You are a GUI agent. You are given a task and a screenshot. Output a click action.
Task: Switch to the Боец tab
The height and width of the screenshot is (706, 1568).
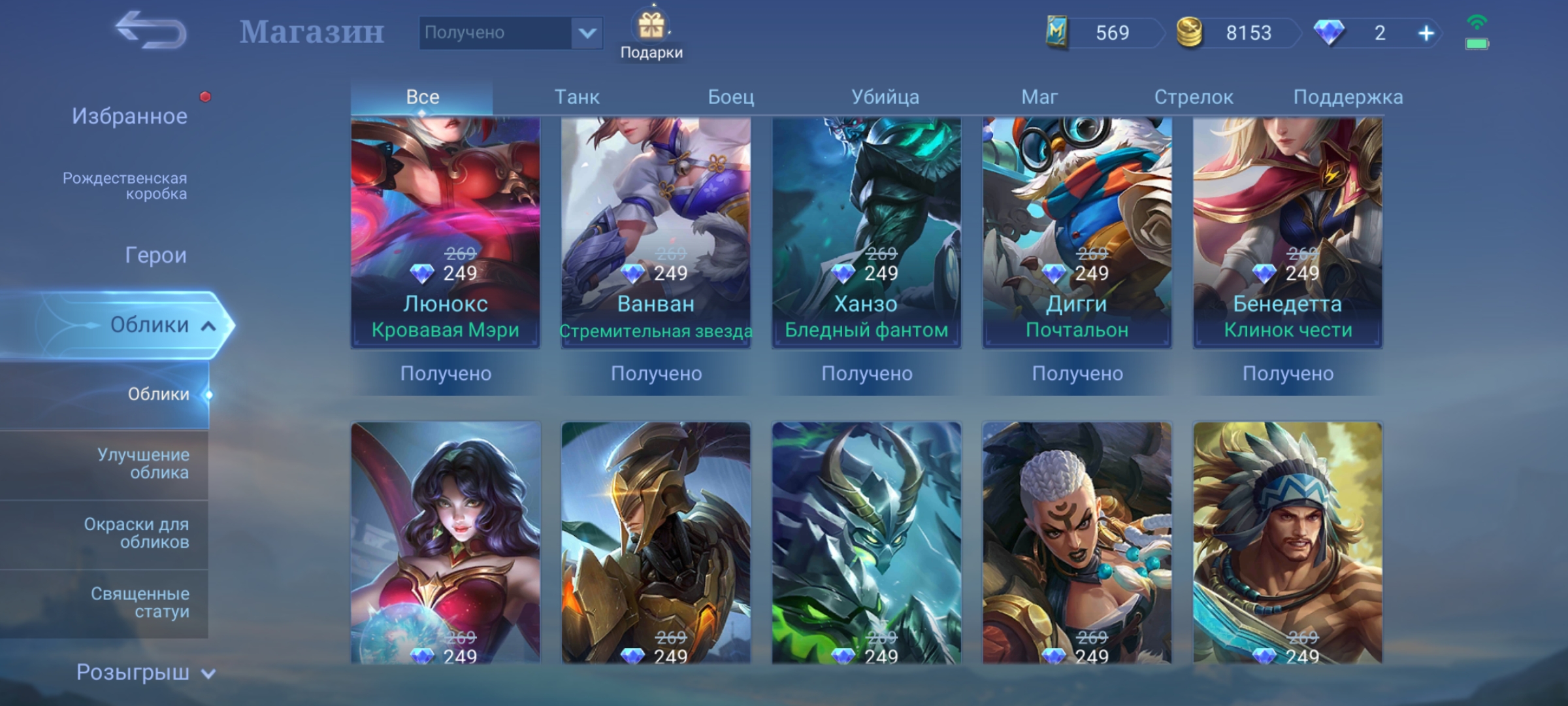click(x=731, y=97)
